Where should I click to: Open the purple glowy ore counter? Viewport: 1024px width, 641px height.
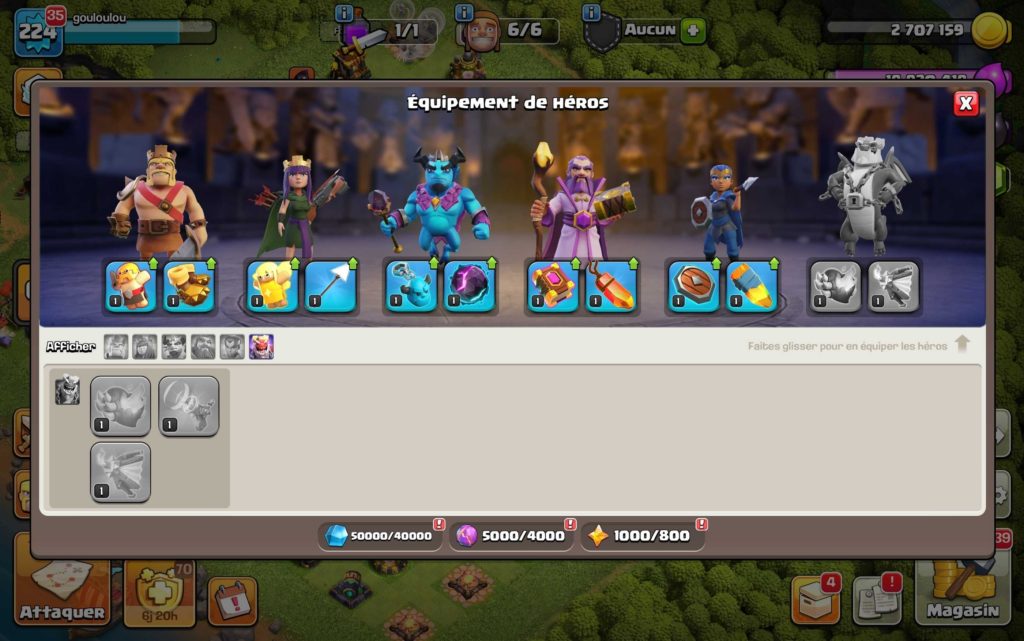coord(511,536)
